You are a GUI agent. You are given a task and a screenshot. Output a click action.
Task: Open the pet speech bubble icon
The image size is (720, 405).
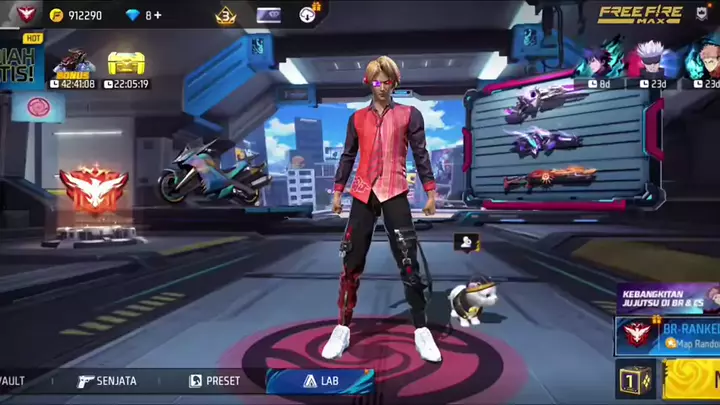pyautogui.click(x=465, y=241)
